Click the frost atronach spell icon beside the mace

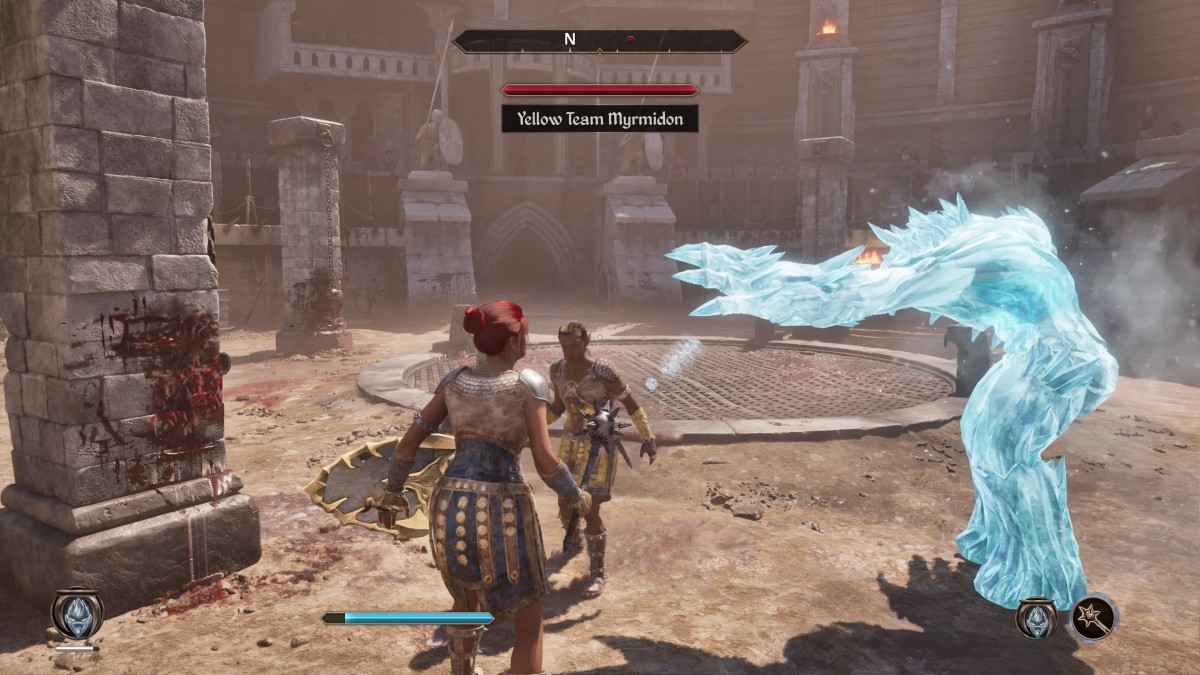pyautogui.click(x=1037, y=618)
